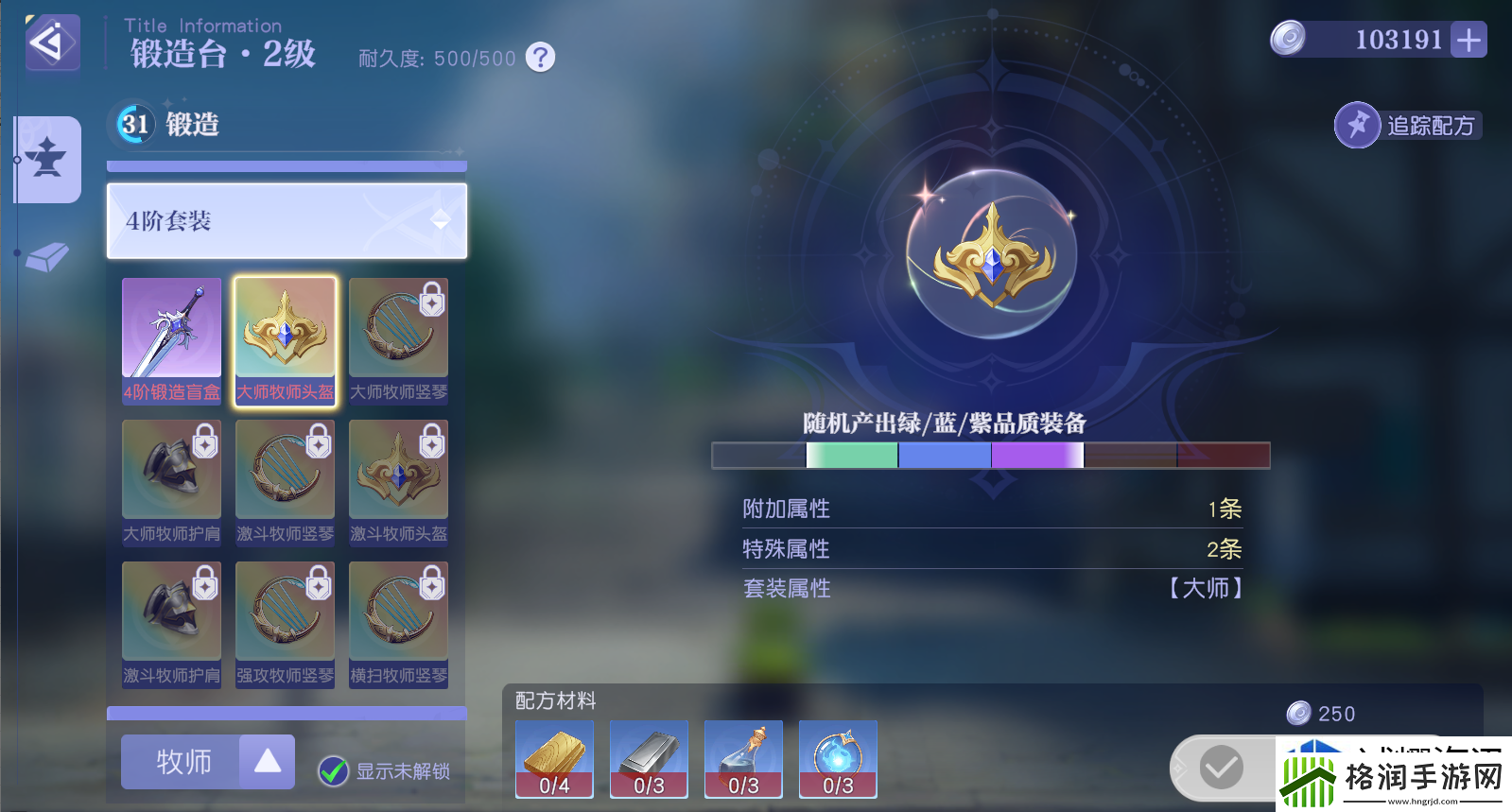1512x812 pixels.
Task: Click the durability help question mark icon
Action: [538, 58]
